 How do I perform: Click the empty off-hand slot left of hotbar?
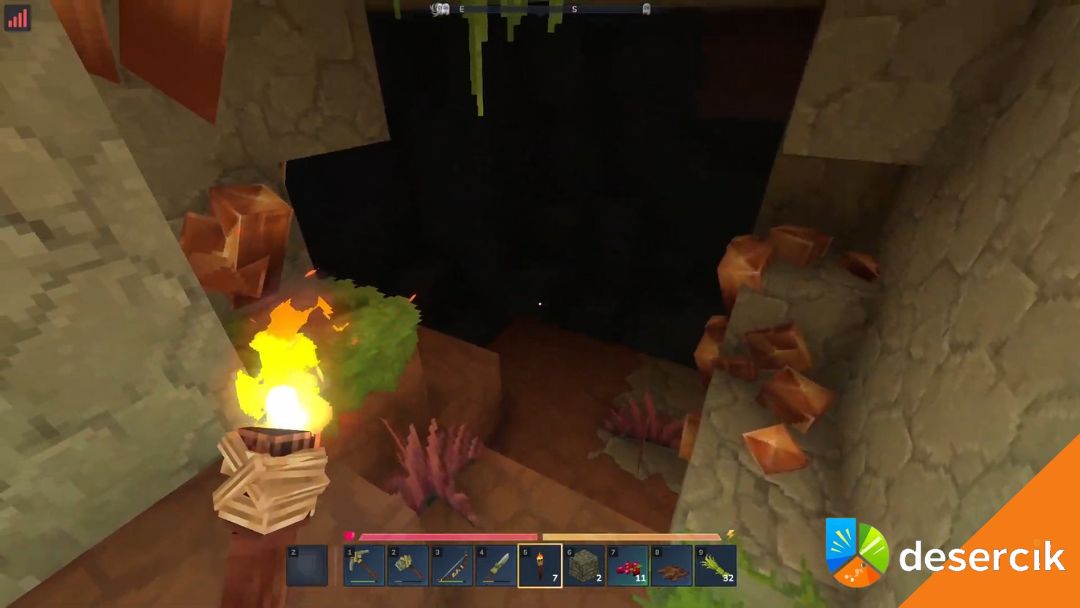coord(307,565)
